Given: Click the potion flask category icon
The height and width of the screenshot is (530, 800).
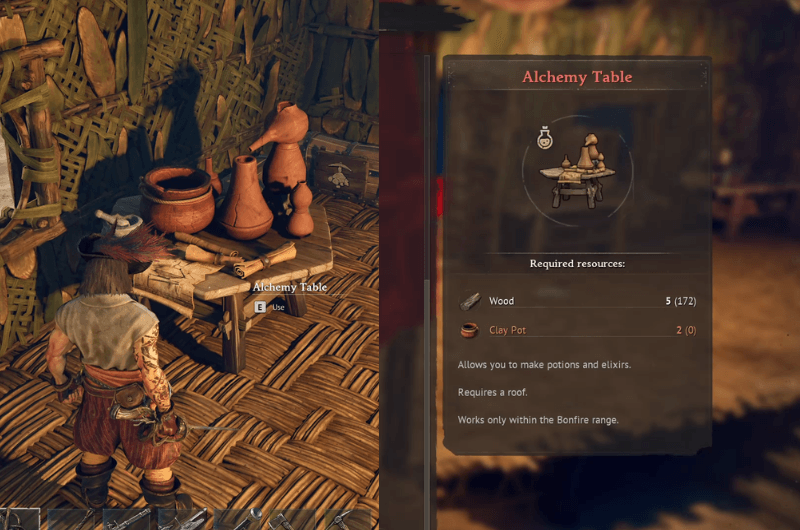Looking at the screenshot, I should tap(546, 136).
